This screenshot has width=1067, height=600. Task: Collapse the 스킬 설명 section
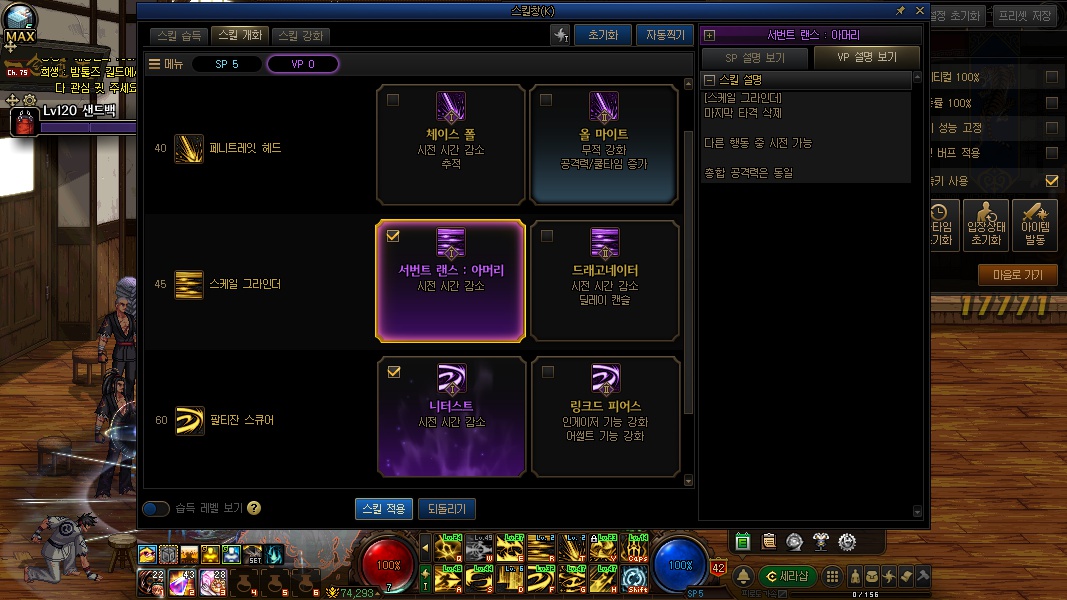[x=710, y=80]
